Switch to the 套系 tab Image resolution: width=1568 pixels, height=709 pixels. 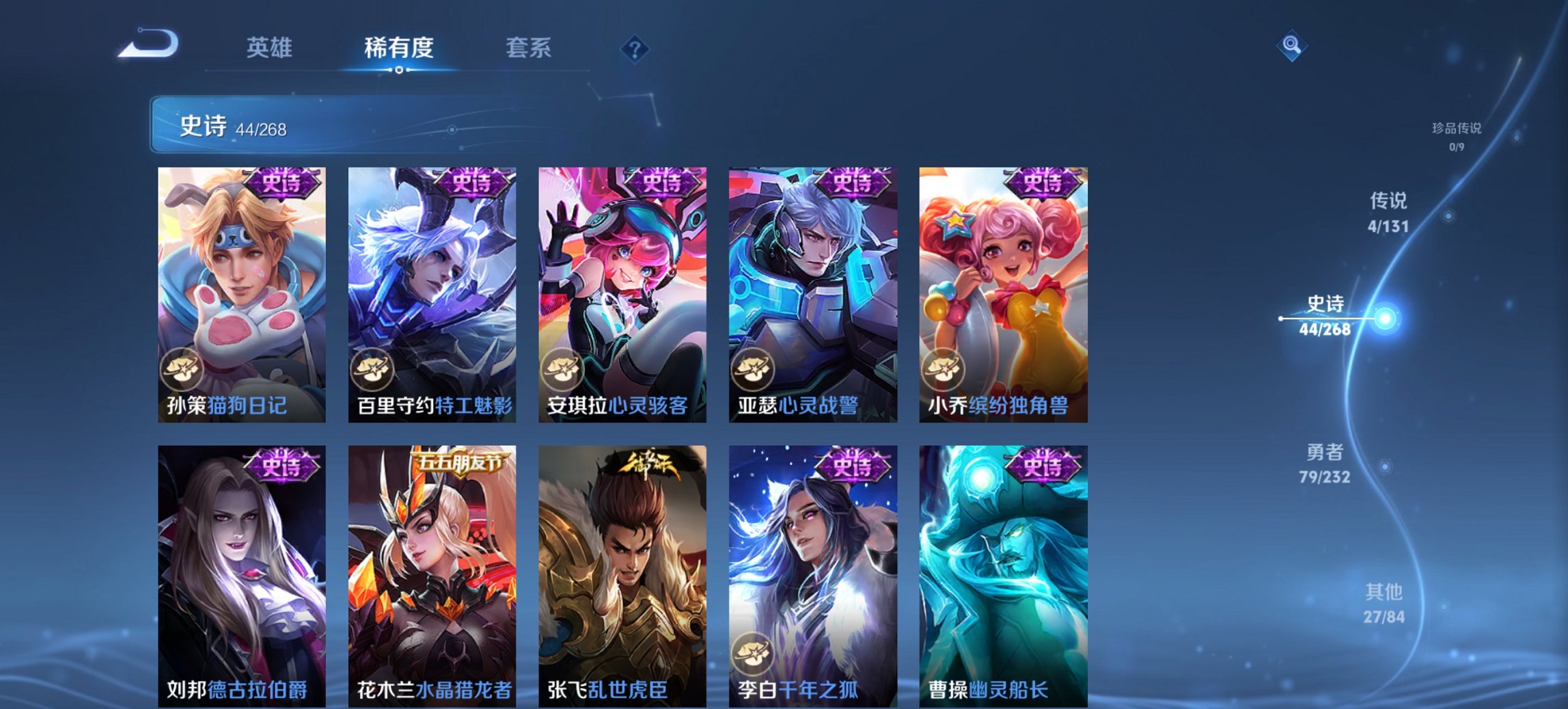528,48
